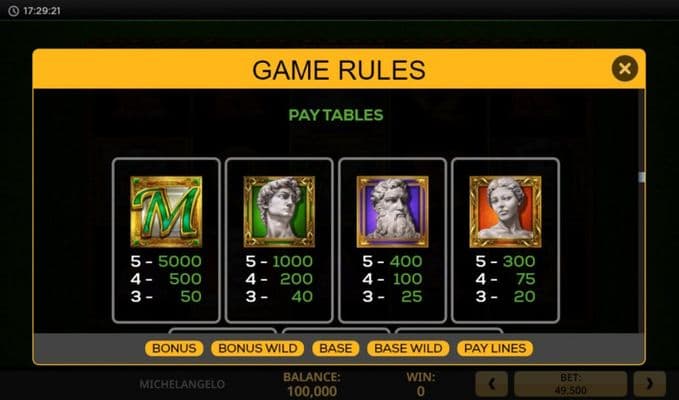View the Pay Lines section
This screenshot has height=400, width=679.
[494, 349]
